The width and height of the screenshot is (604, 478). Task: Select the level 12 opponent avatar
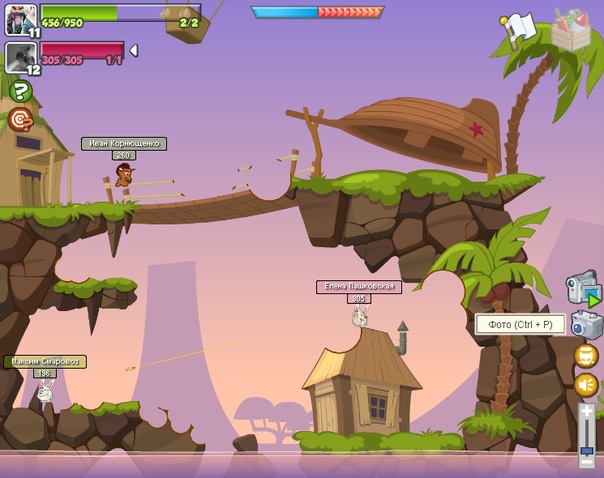click(x=20, y=56)
